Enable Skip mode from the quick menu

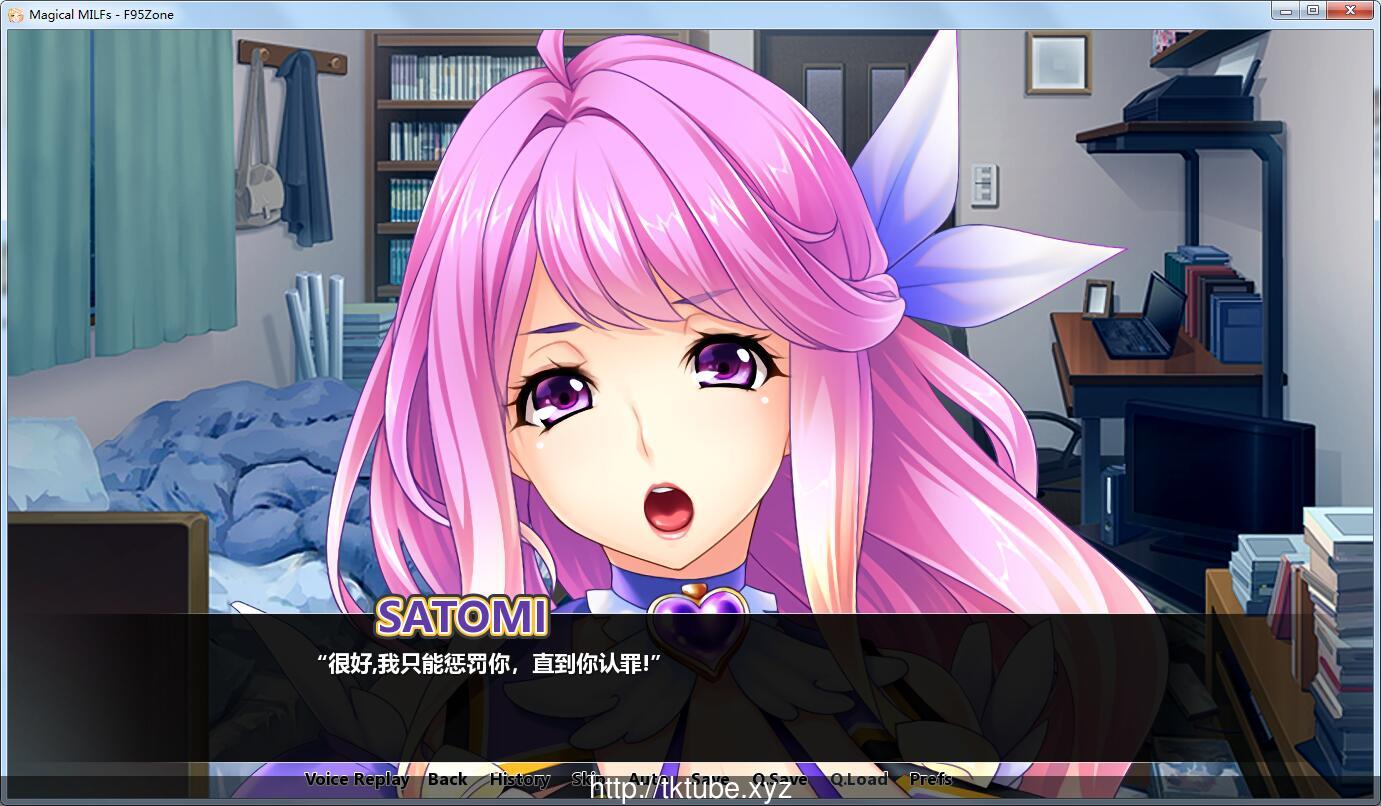[587, 779]
